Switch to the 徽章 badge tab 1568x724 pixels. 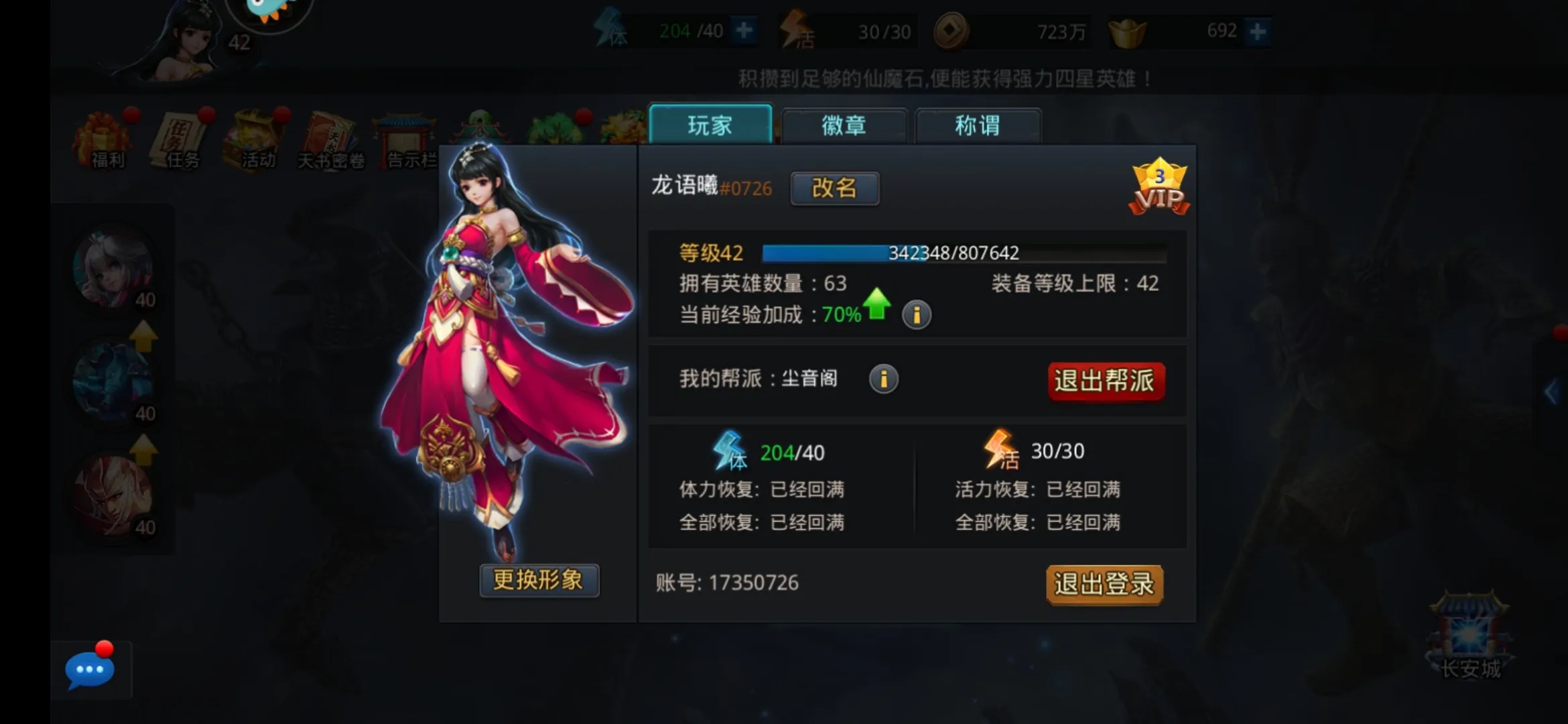pos(843,126)
